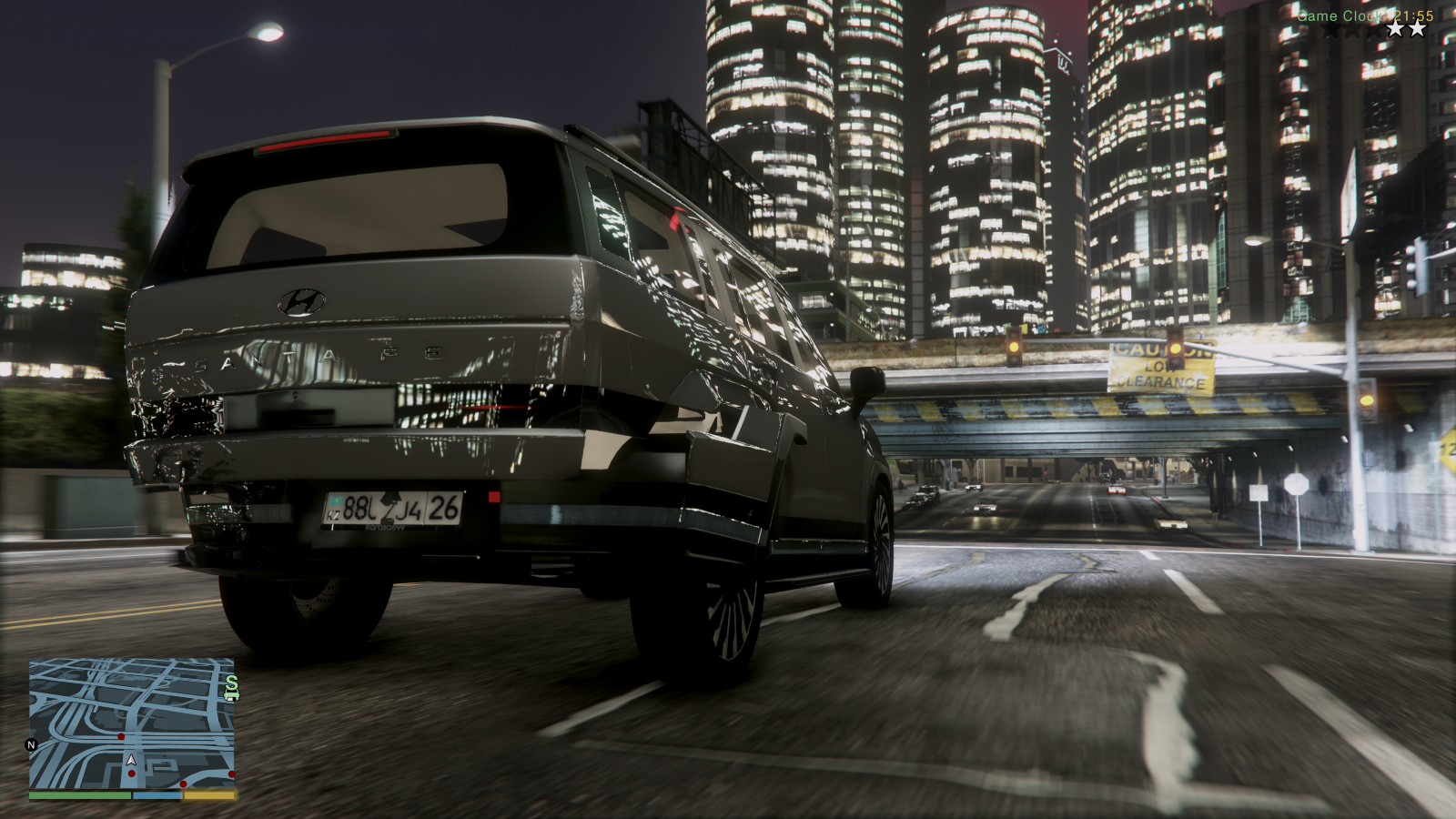
Task: Click the Game Clock 21:55 text
Action: (x=1365, y=15)
